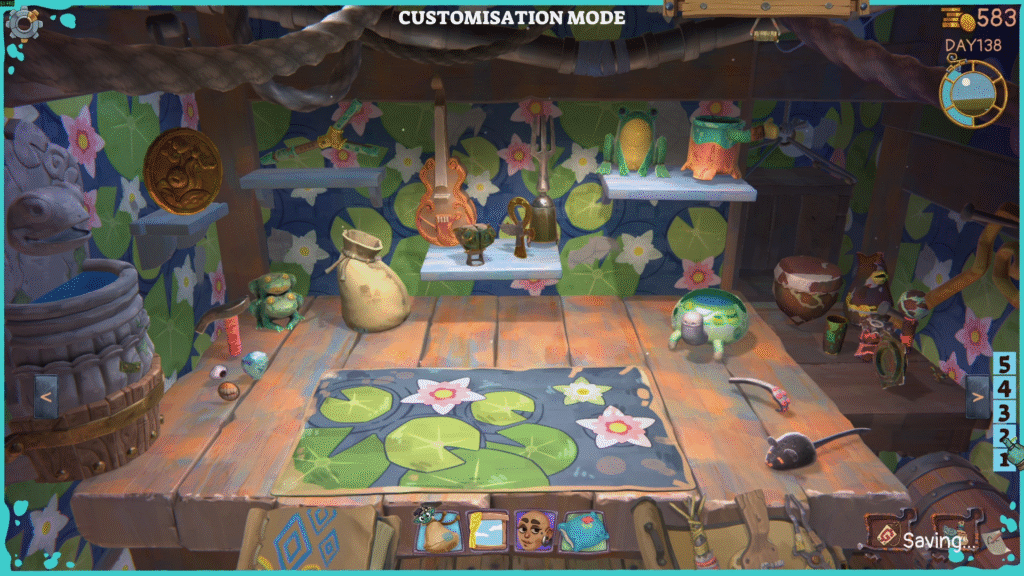Click the day-night clock dial
This screenshot has width=1024, height=576.
point(973,94)
